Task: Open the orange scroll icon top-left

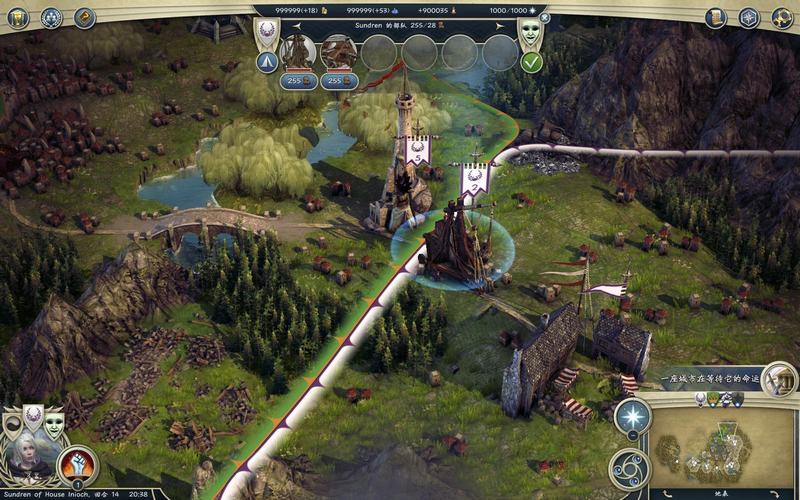Action: coord(84,17)
